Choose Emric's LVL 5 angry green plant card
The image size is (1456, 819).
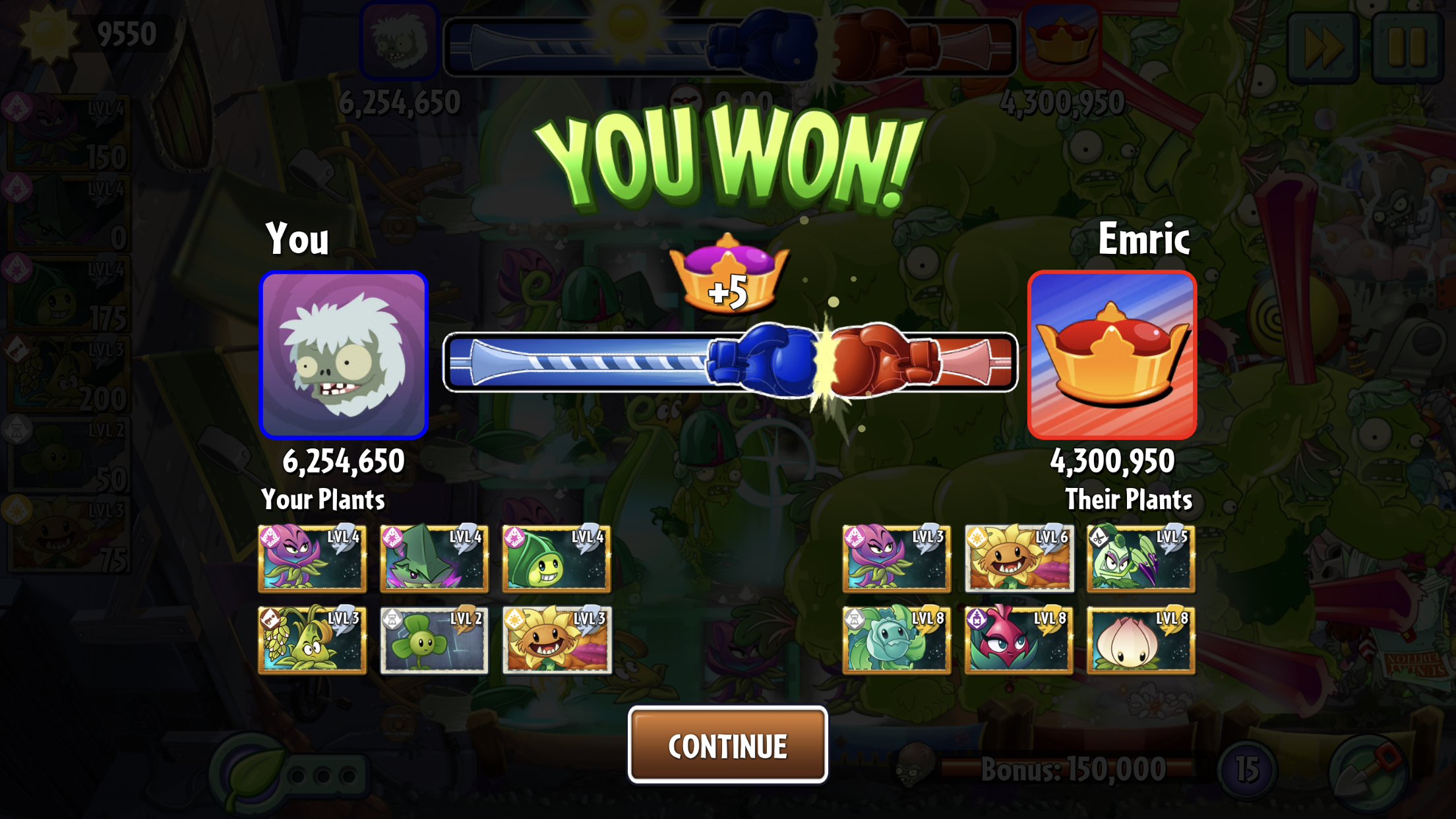[1141, 558]
